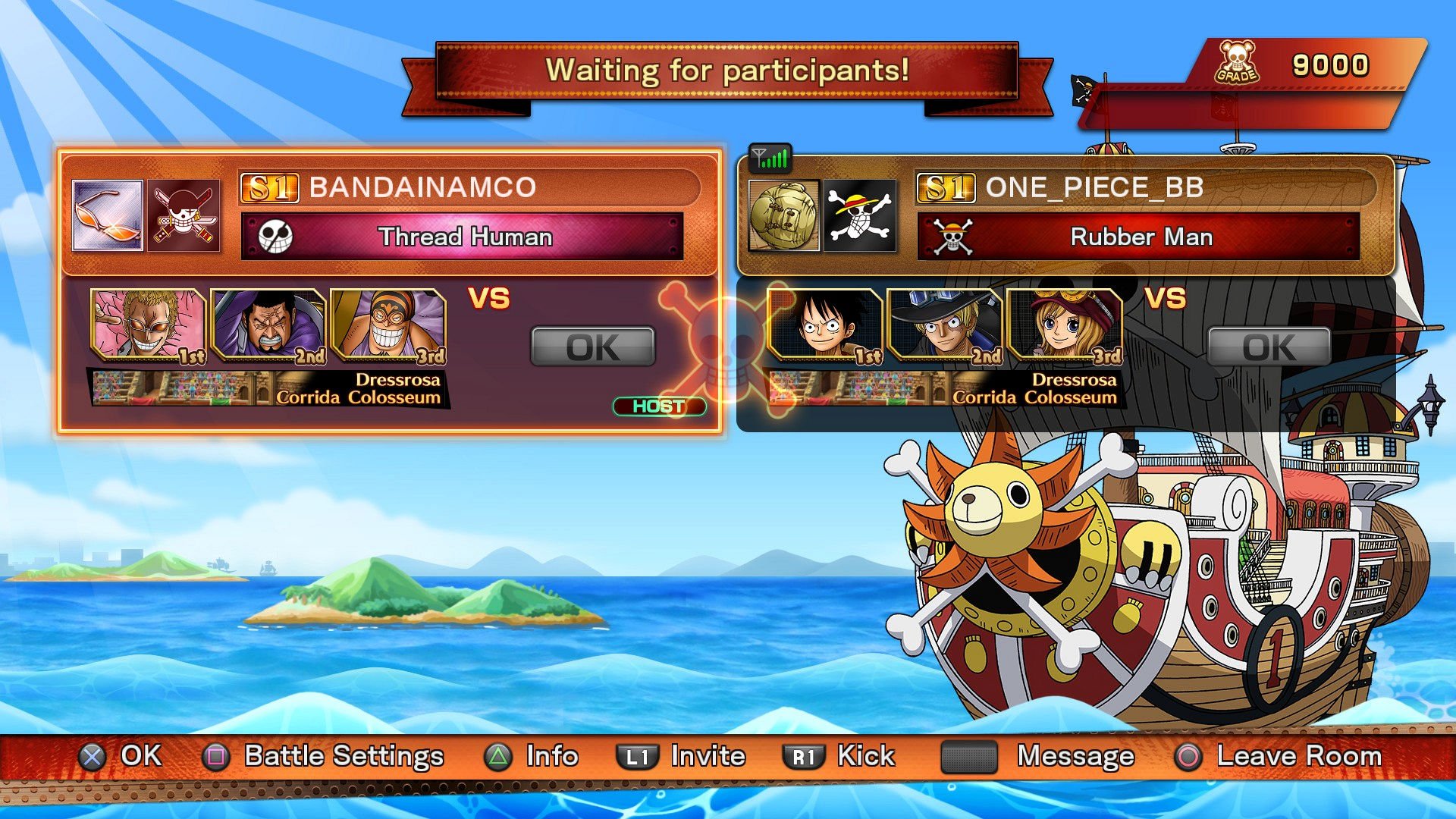Choose Luffy's 1st character portrait
Viewport: 1456px width, 819px height.
[824, 325]
